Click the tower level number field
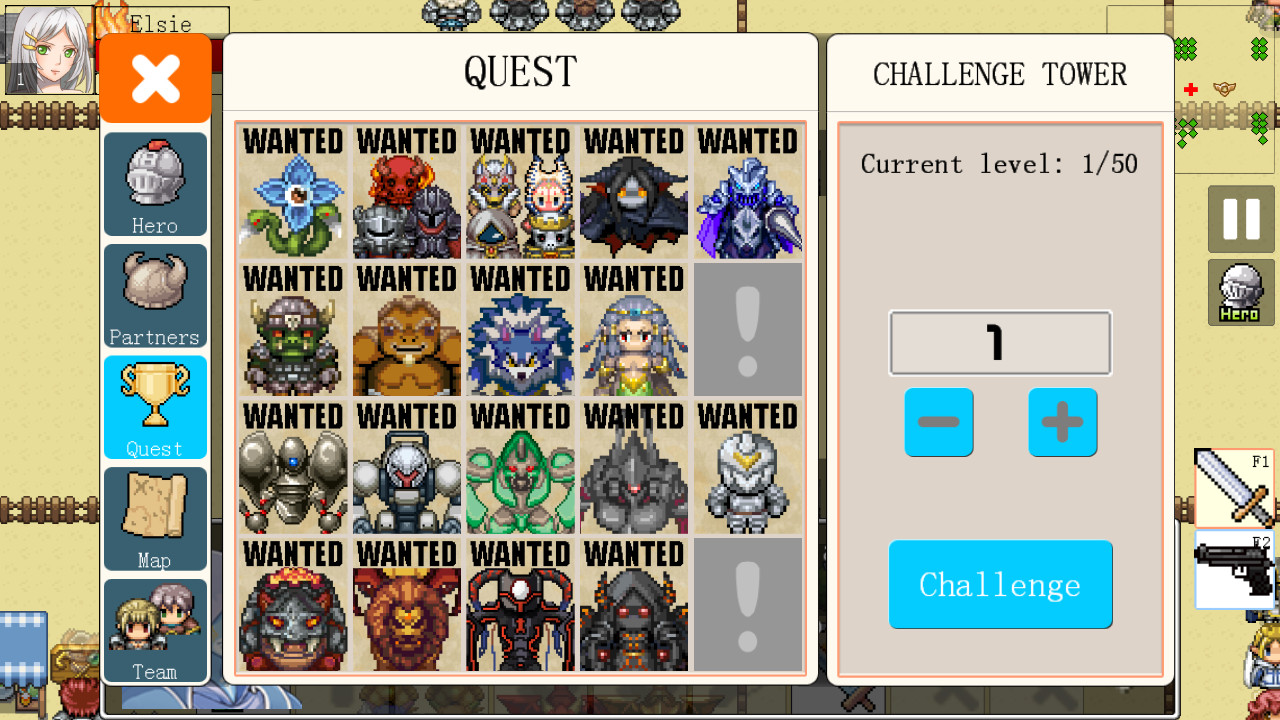The image size is (1280, 720). pos(1000,343)
